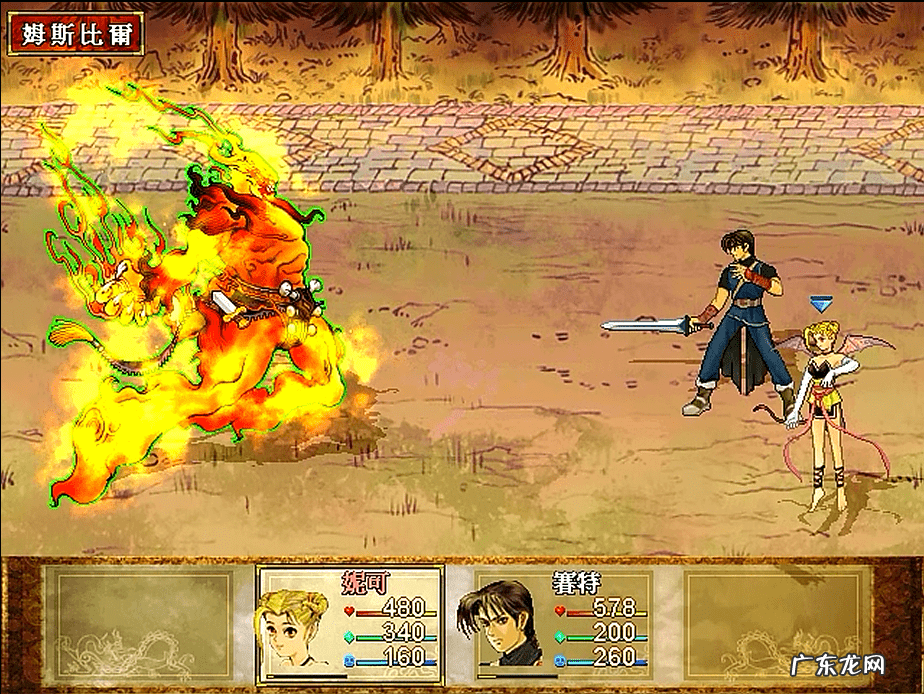The height and width of the screenshot is (694, 924).
Task: Choose the winged girl under the blue arrow
Action: [828, 400]
